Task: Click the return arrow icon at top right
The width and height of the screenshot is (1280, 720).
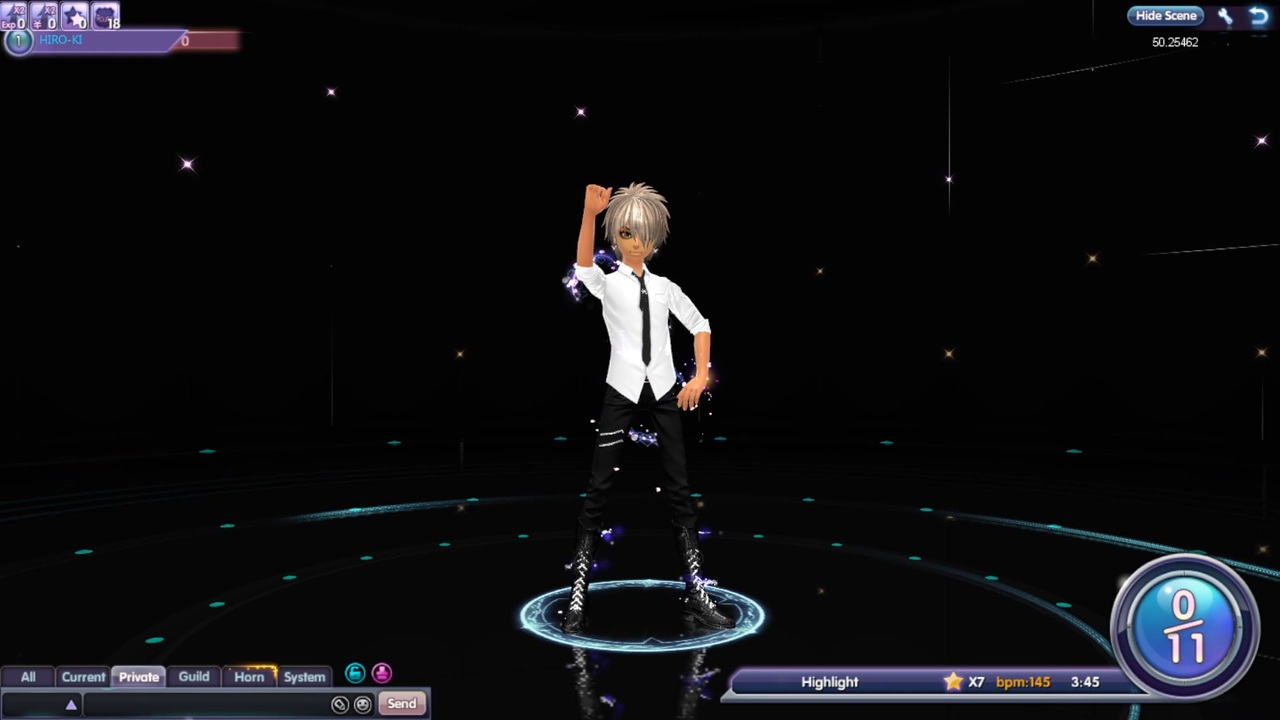Action: pyautogui.click(x=1259, y=15)
